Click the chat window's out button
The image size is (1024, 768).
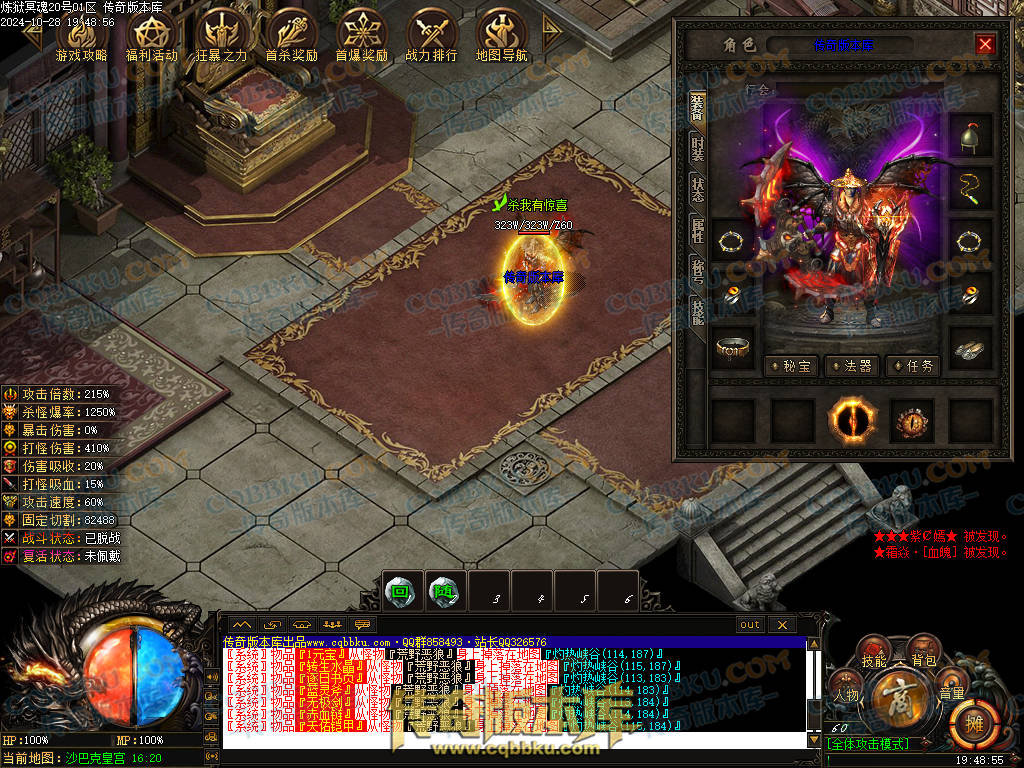750,625
